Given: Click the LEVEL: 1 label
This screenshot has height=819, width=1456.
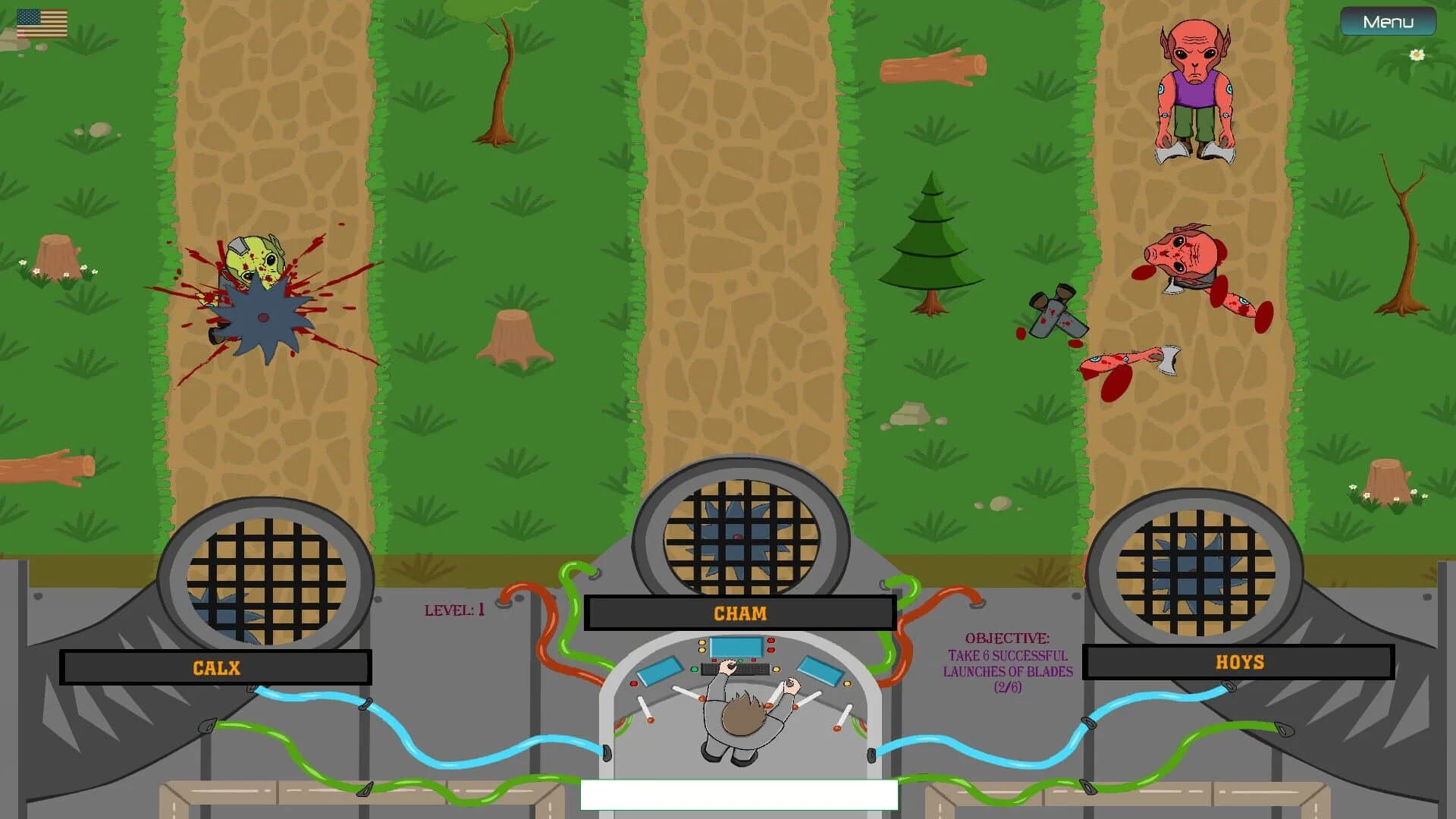Looking at the screenshot, I should point(455,610).
